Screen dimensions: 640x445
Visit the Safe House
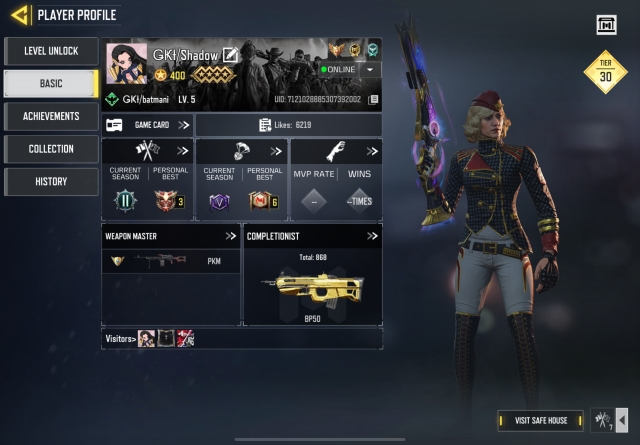[x=540, y=420]
